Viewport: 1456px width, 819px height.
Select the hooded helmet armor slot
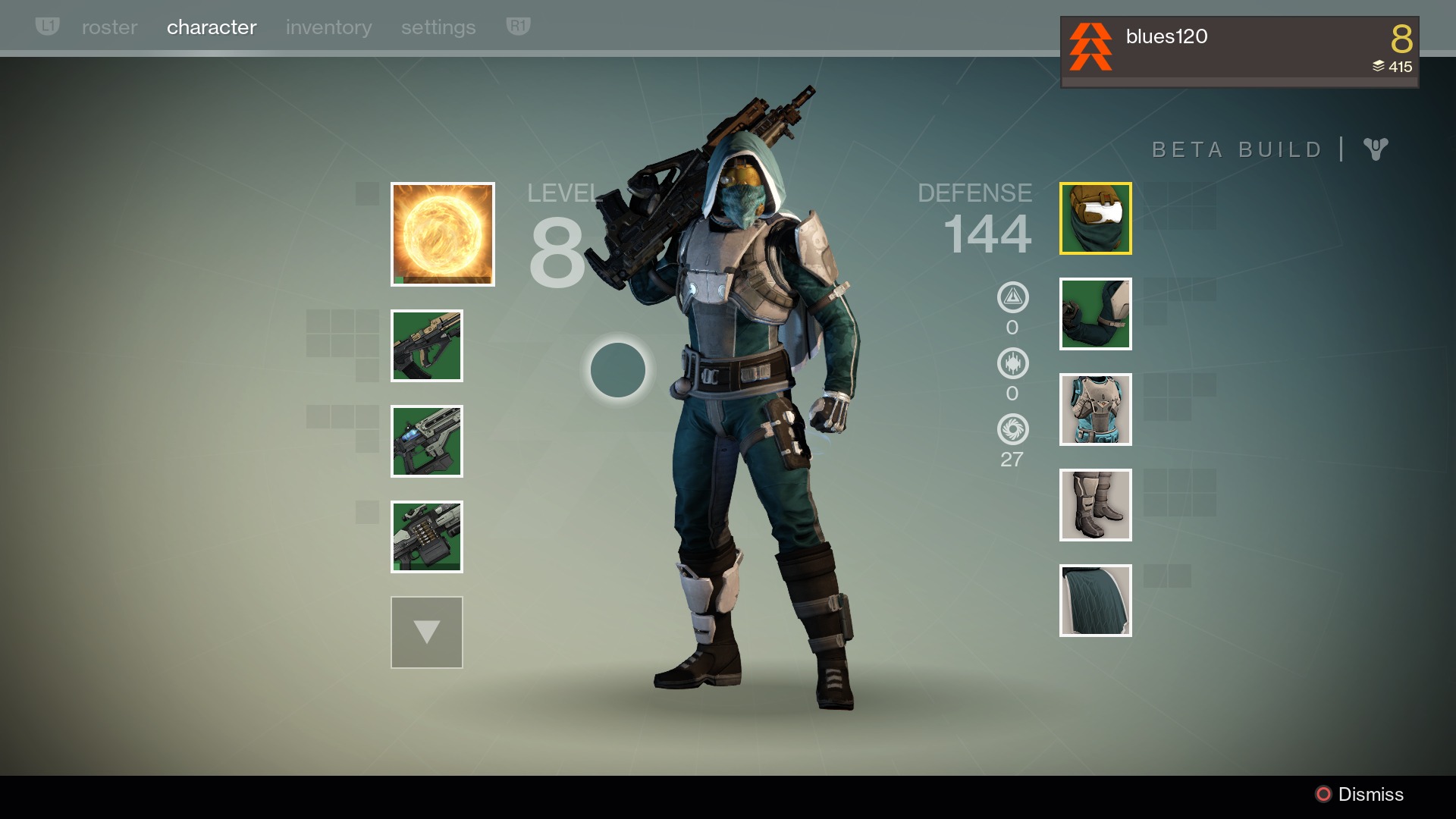click(x=1096, y=218)
